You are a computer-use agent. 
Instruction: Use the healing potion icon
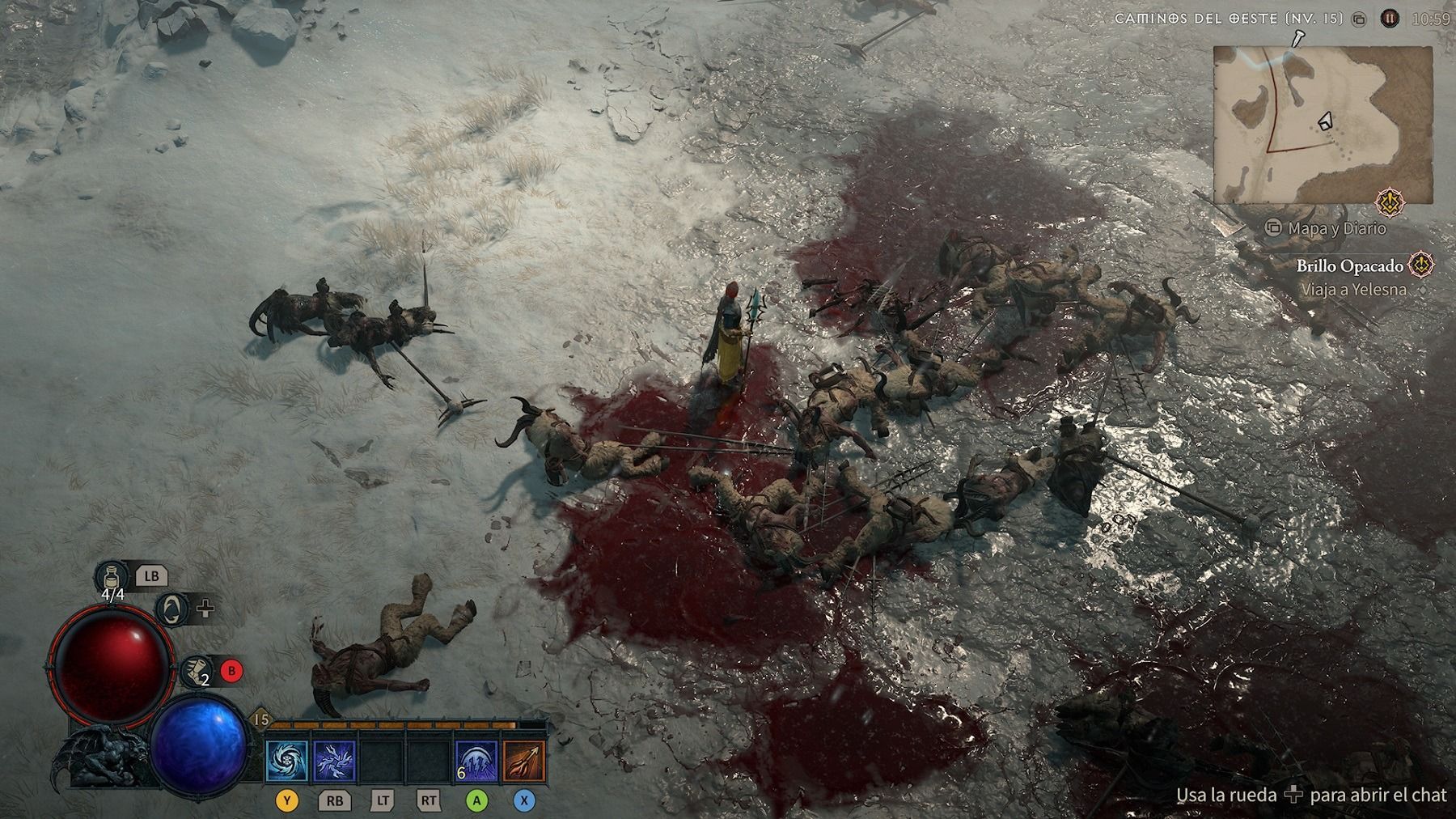point(112,577)
